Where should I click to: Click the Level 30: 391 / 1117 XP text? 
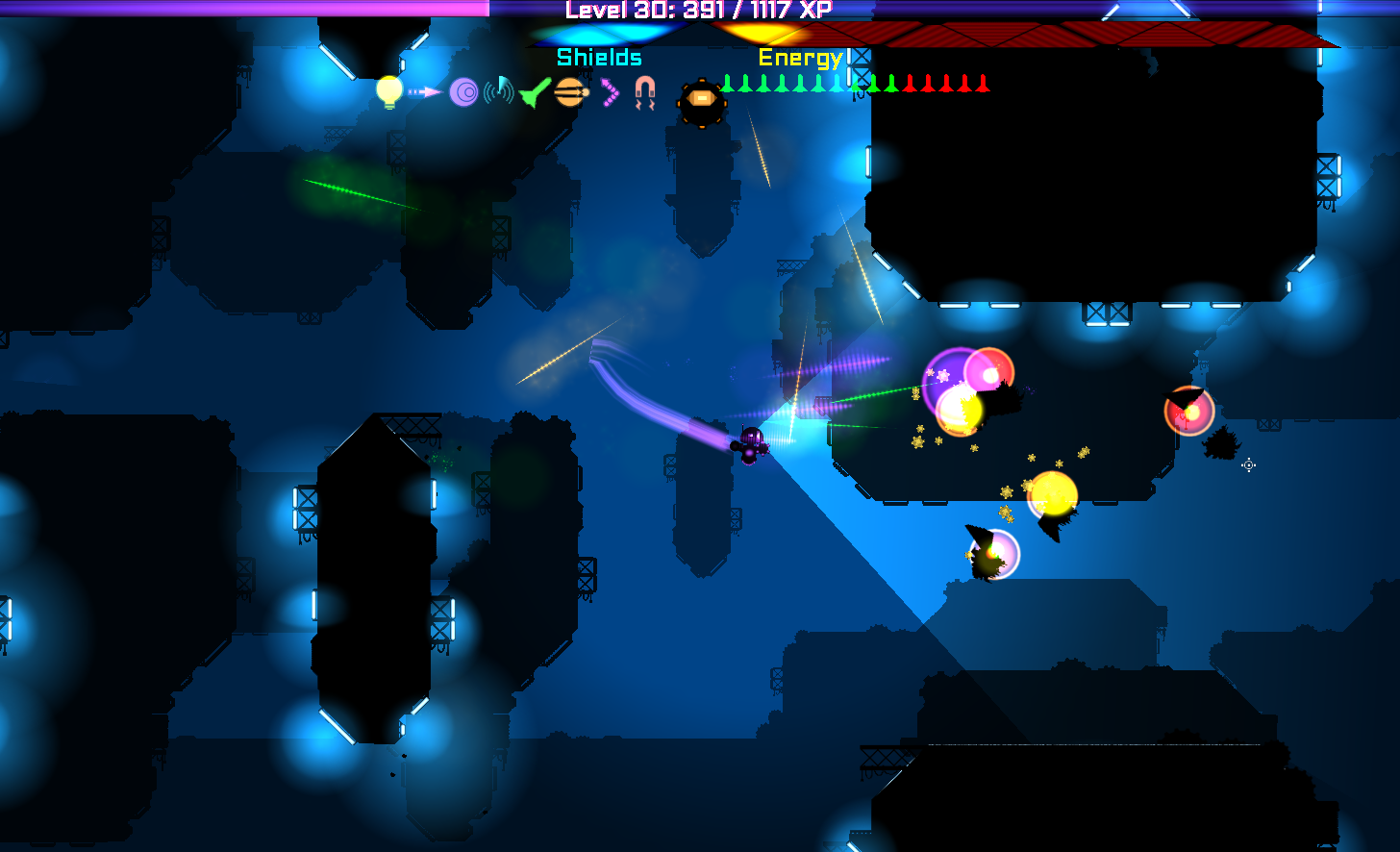click(x=700, y=10)
